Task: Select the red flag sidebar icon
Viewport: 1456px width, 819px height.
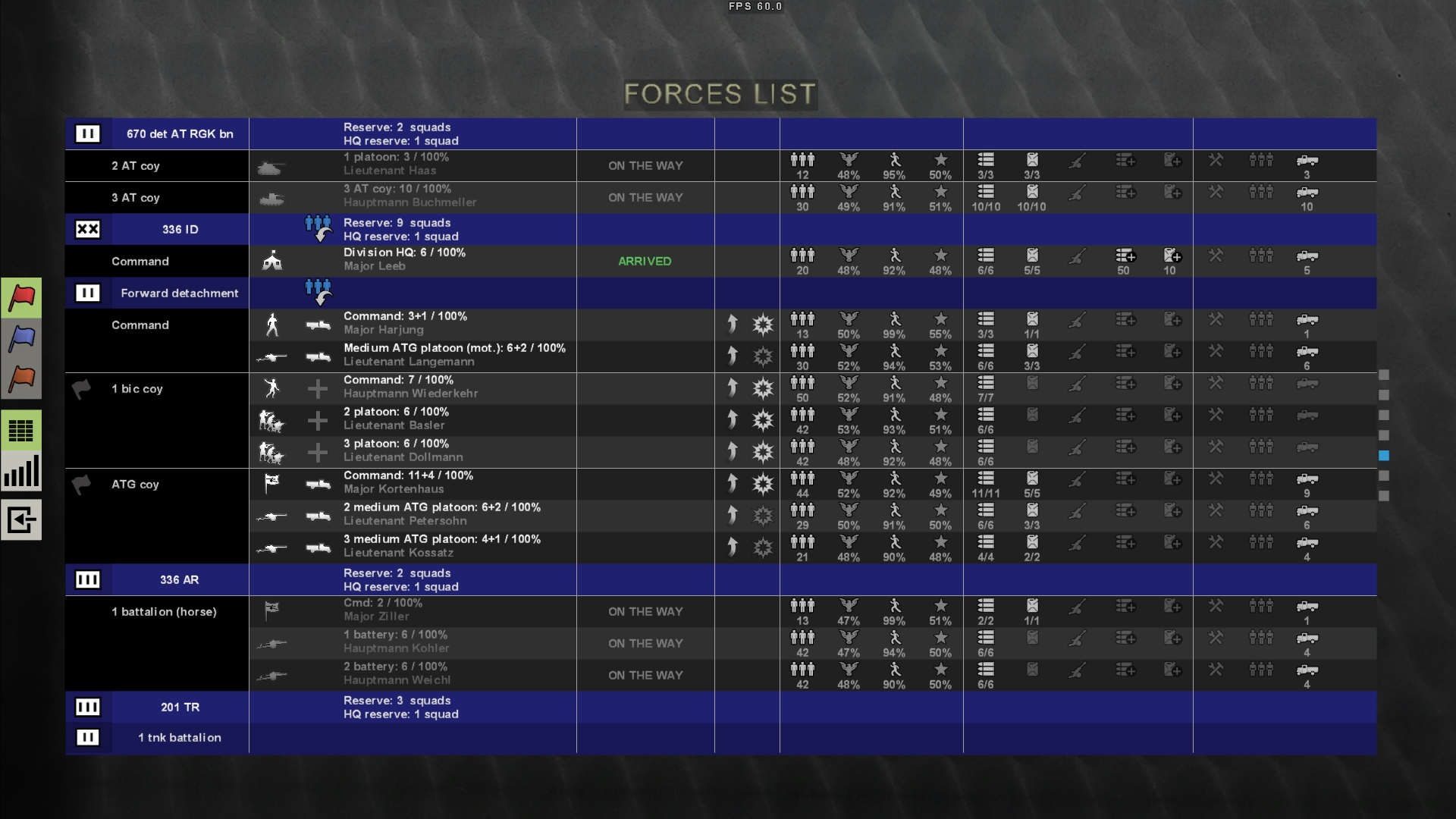Action: (21, 297)
